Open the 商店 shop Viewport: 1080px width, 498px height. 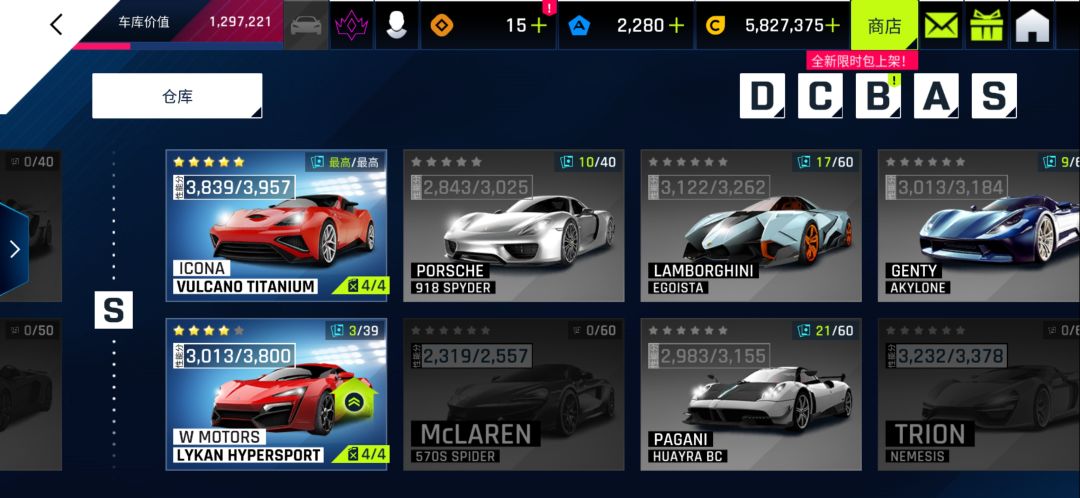(884, 26)
